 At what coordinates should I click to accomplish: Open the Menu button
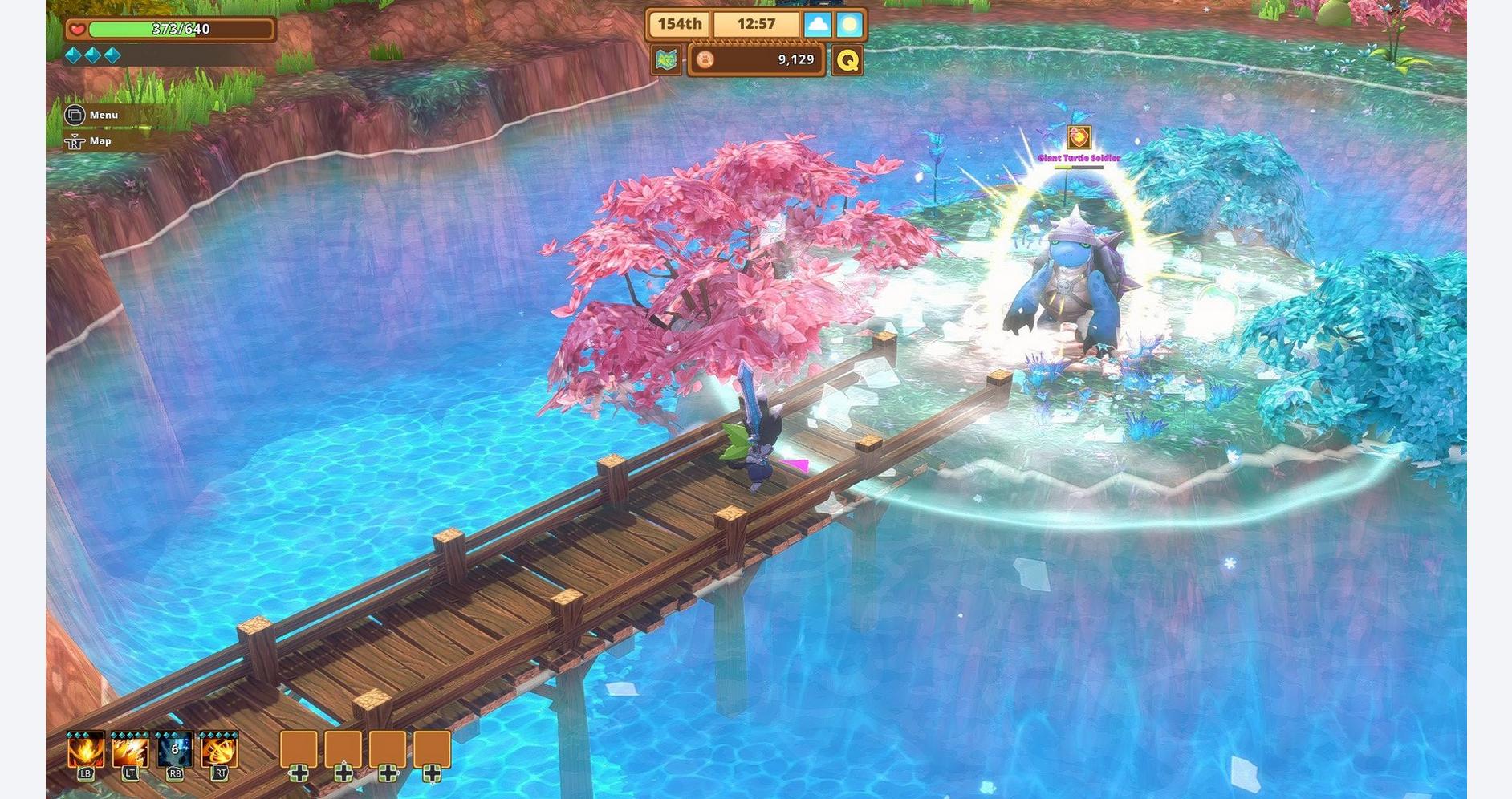(91, 115)
